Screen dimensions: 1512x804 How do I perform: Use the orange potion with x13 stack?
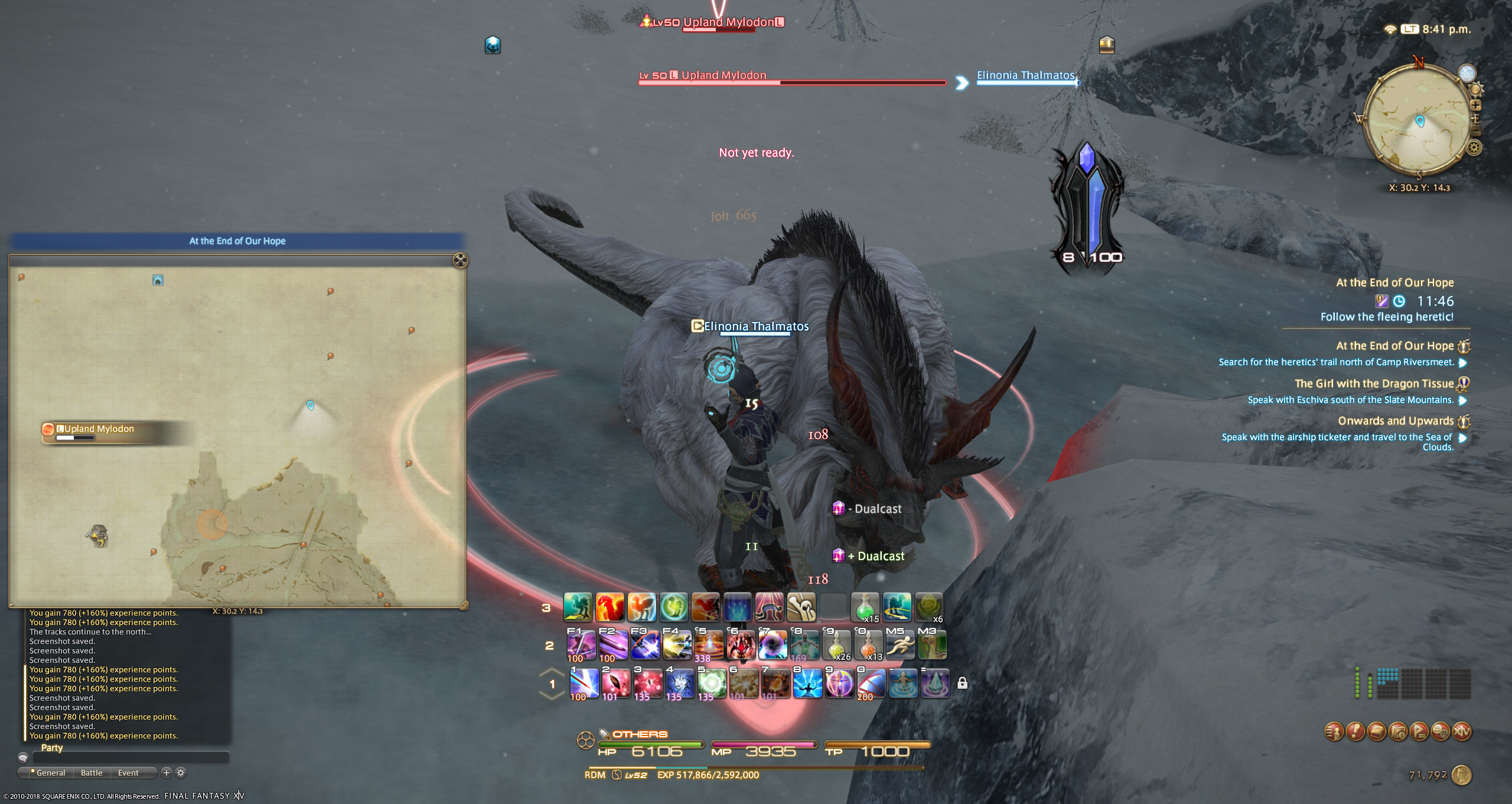pos(868,644)
